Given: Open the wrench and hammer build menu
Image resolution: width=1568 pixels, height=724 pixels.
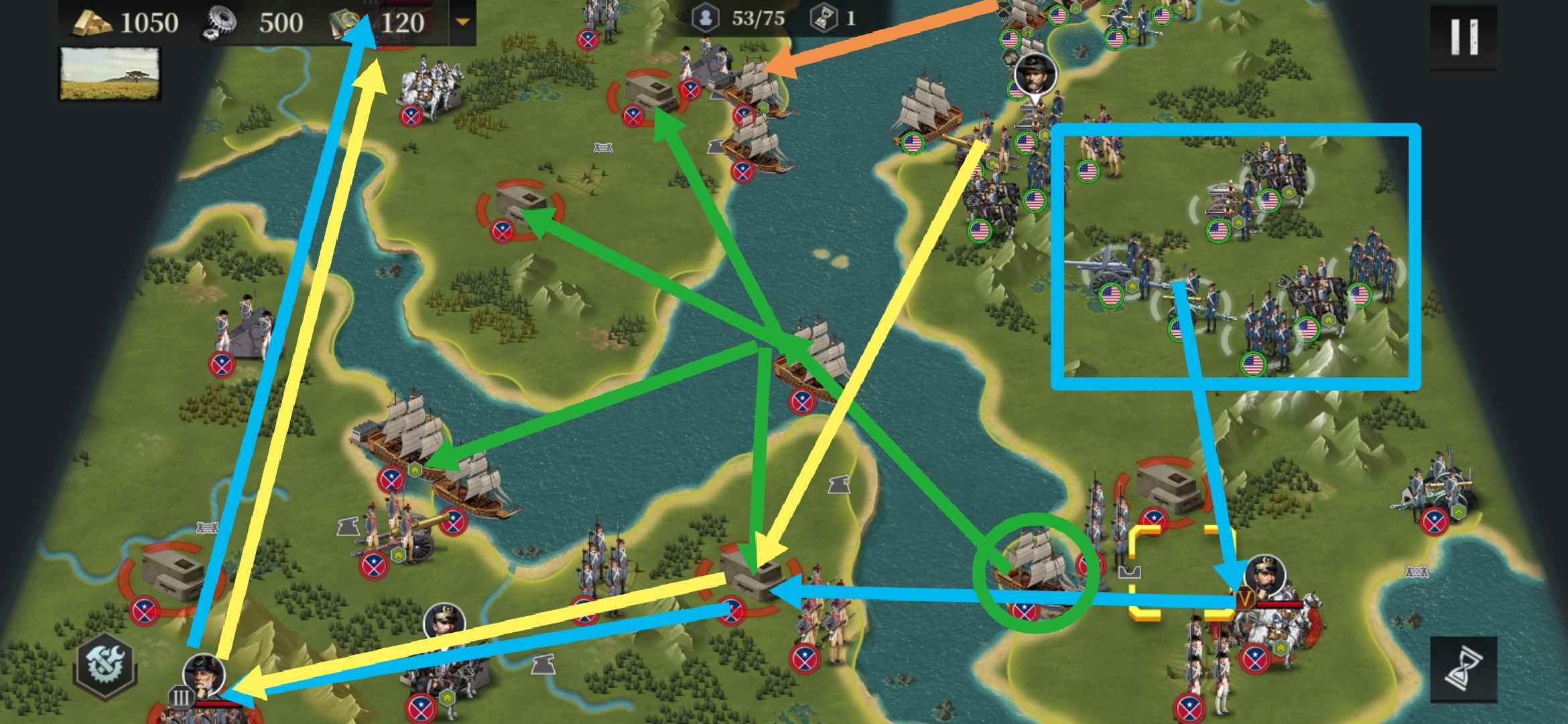Looking at the screenshot, I should click(x=107, y=666).
